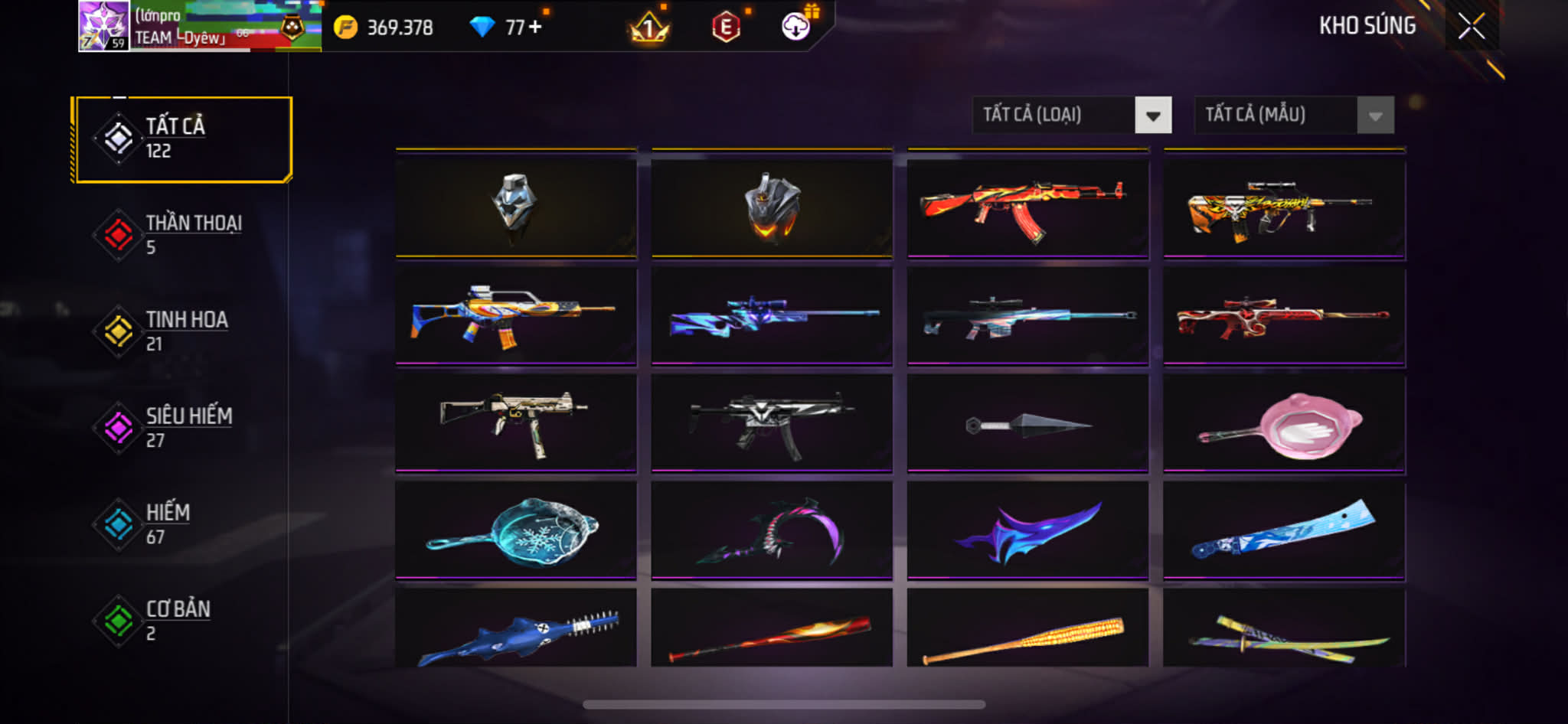This screenshot has height=724, width=1568.
Task: Open the Hiếm rarity tab
Action: (182, 524)
